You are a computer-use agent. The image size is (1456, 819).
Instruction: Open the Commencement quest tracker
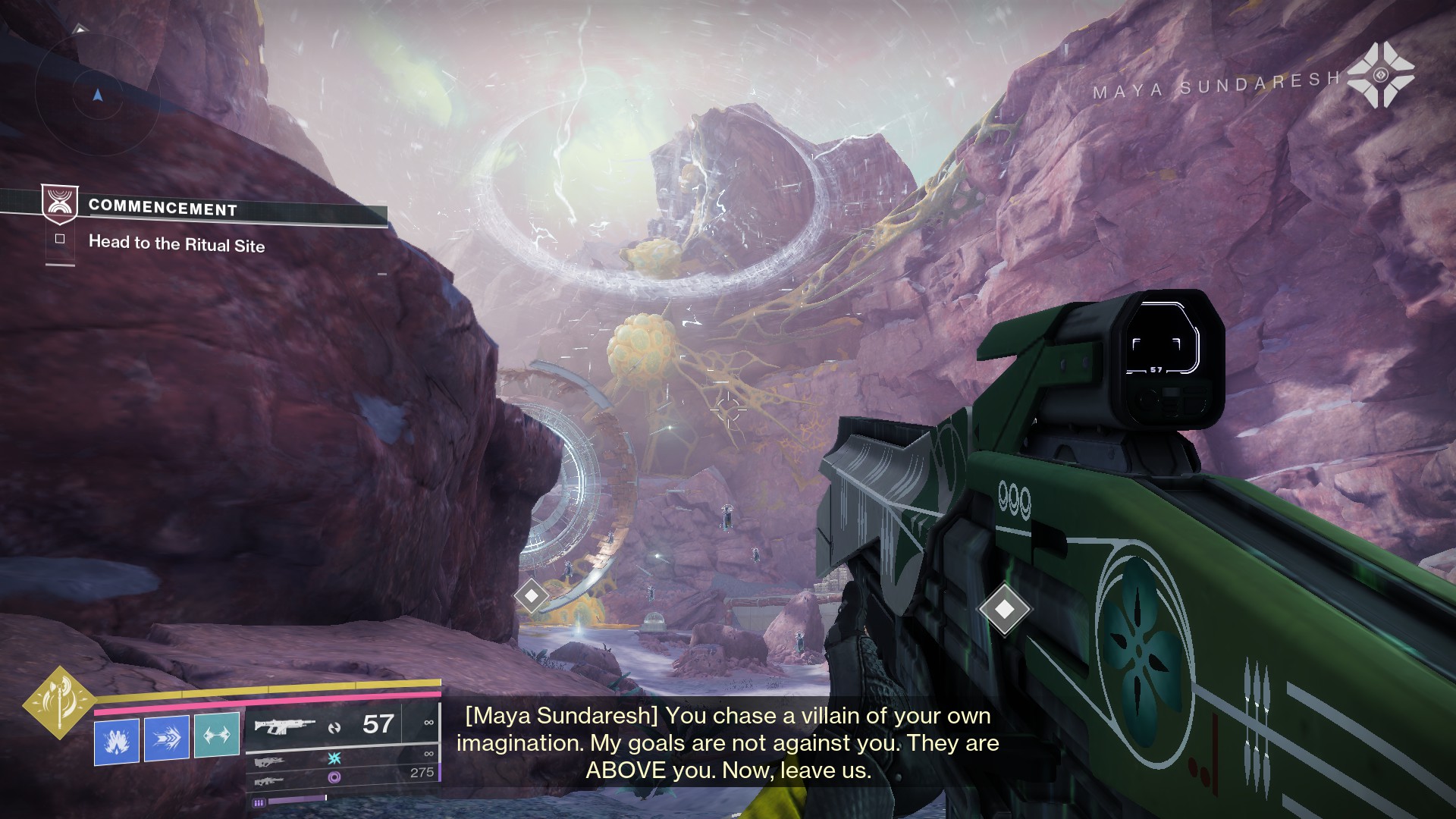point(162,208)
